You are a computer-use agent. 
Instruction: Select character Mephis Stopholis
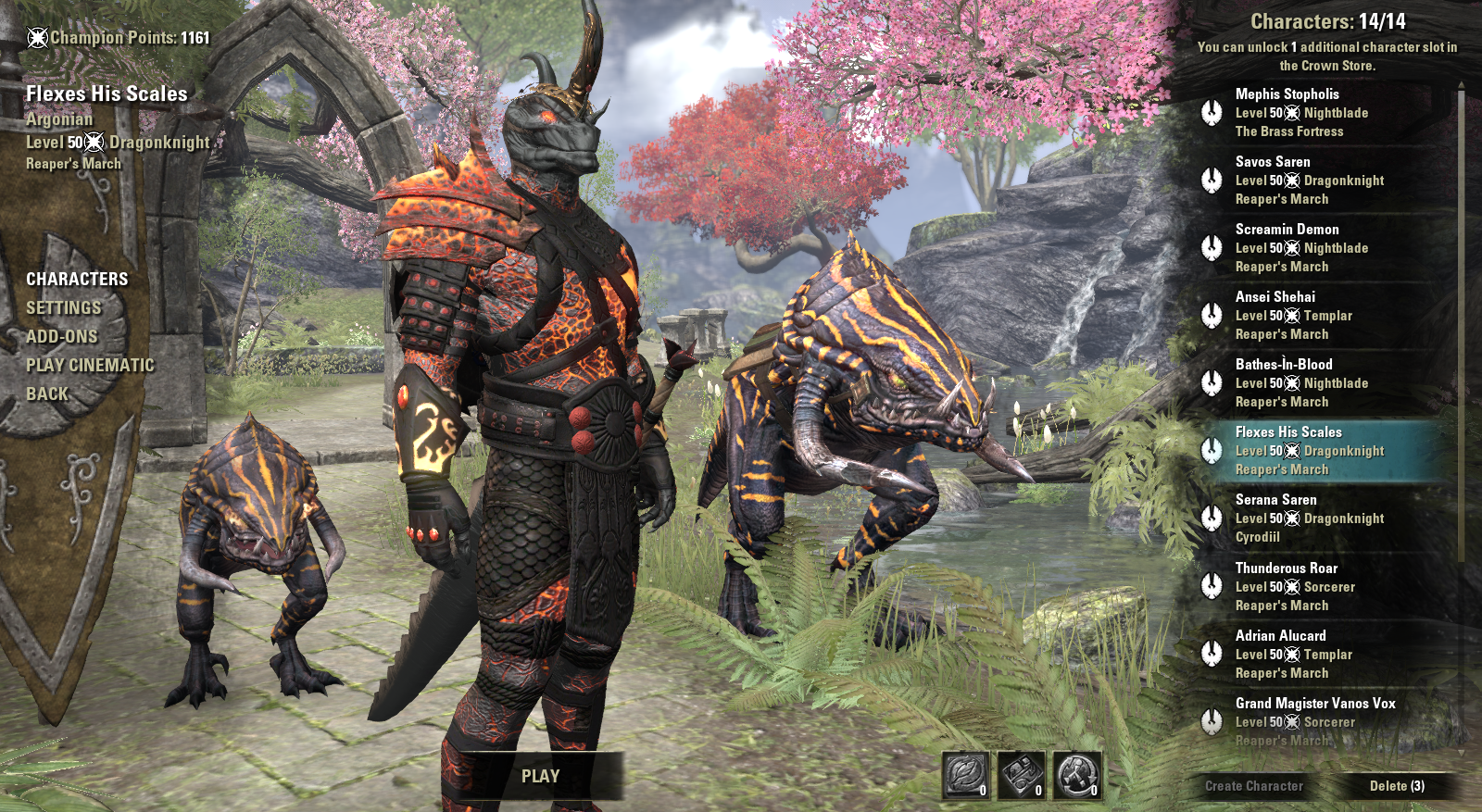point(1325,112)
